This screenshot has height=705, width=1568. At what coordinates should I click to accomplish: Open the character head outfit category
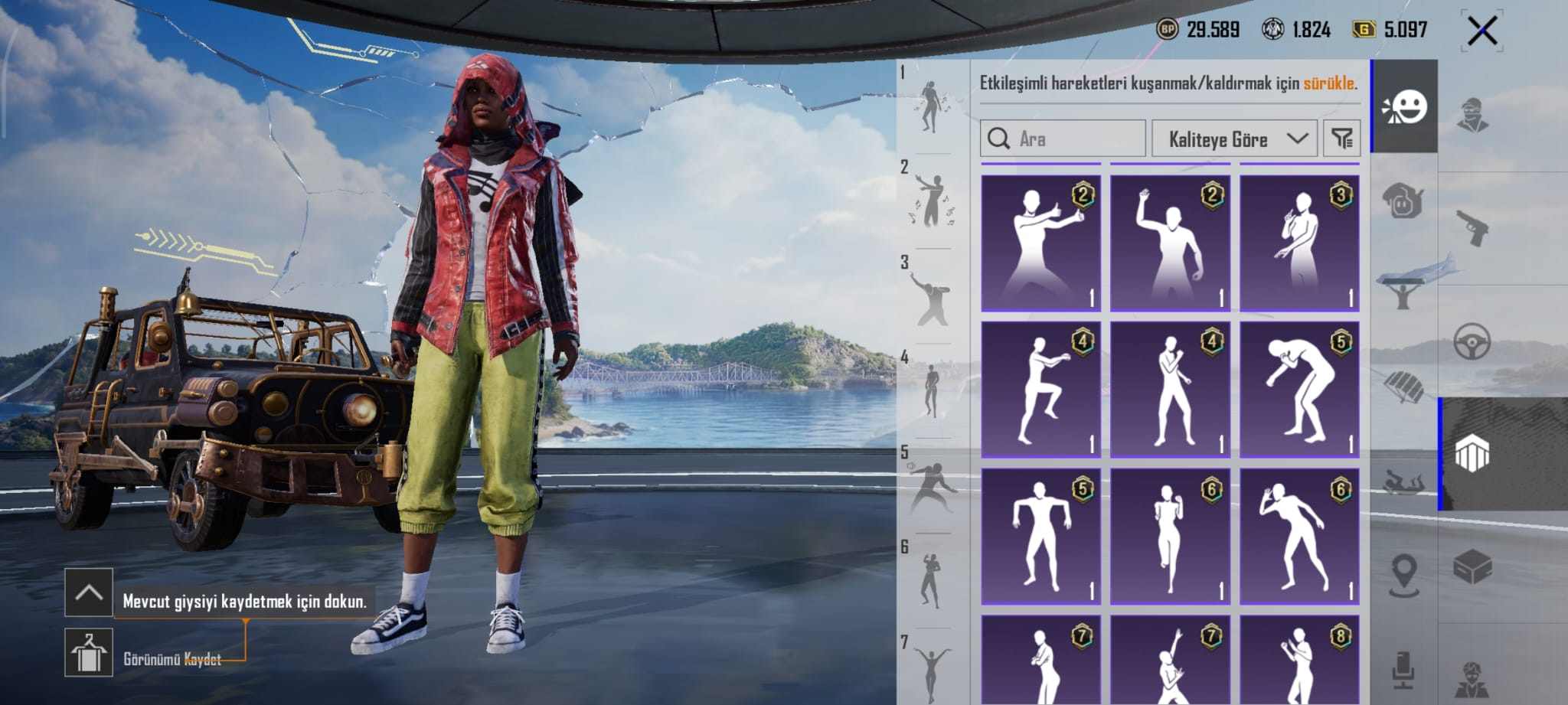tap(1472, 115)
